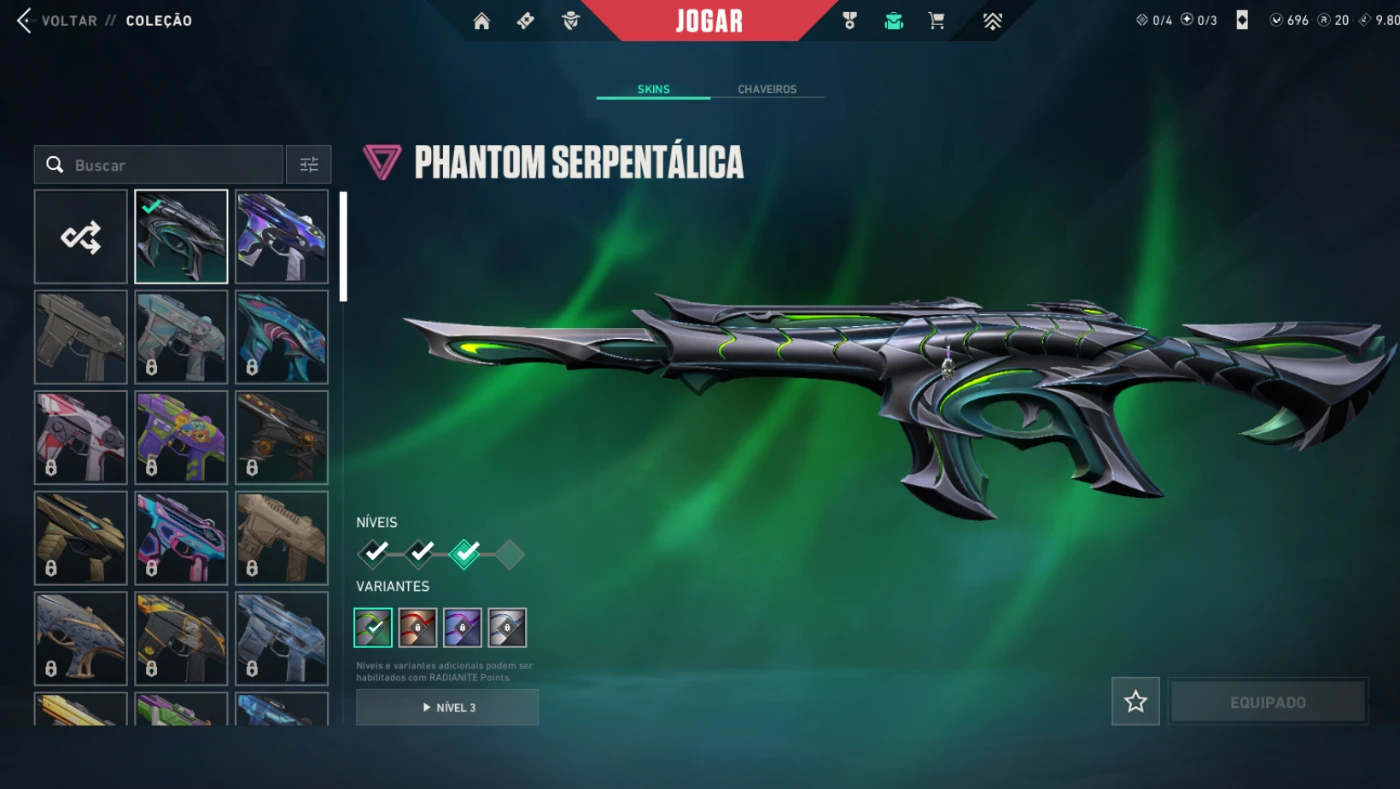Click the JOGAR play button
The height and width of the screenshot is (789, 1400).
tap(709, 21)
